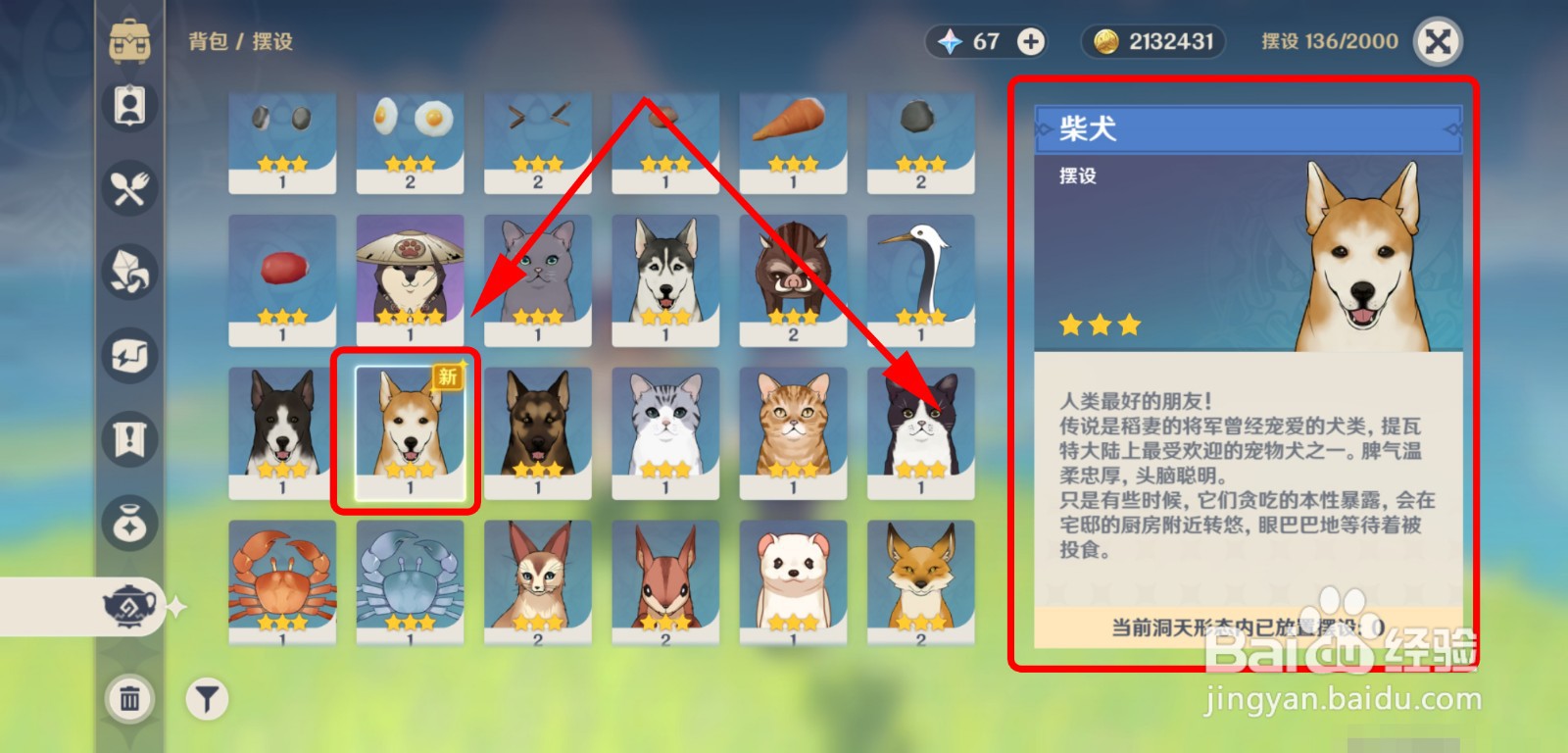Screen dimensions: 1568x753
Task: Close the furnishing bag screen
Action: (1438, 42)
